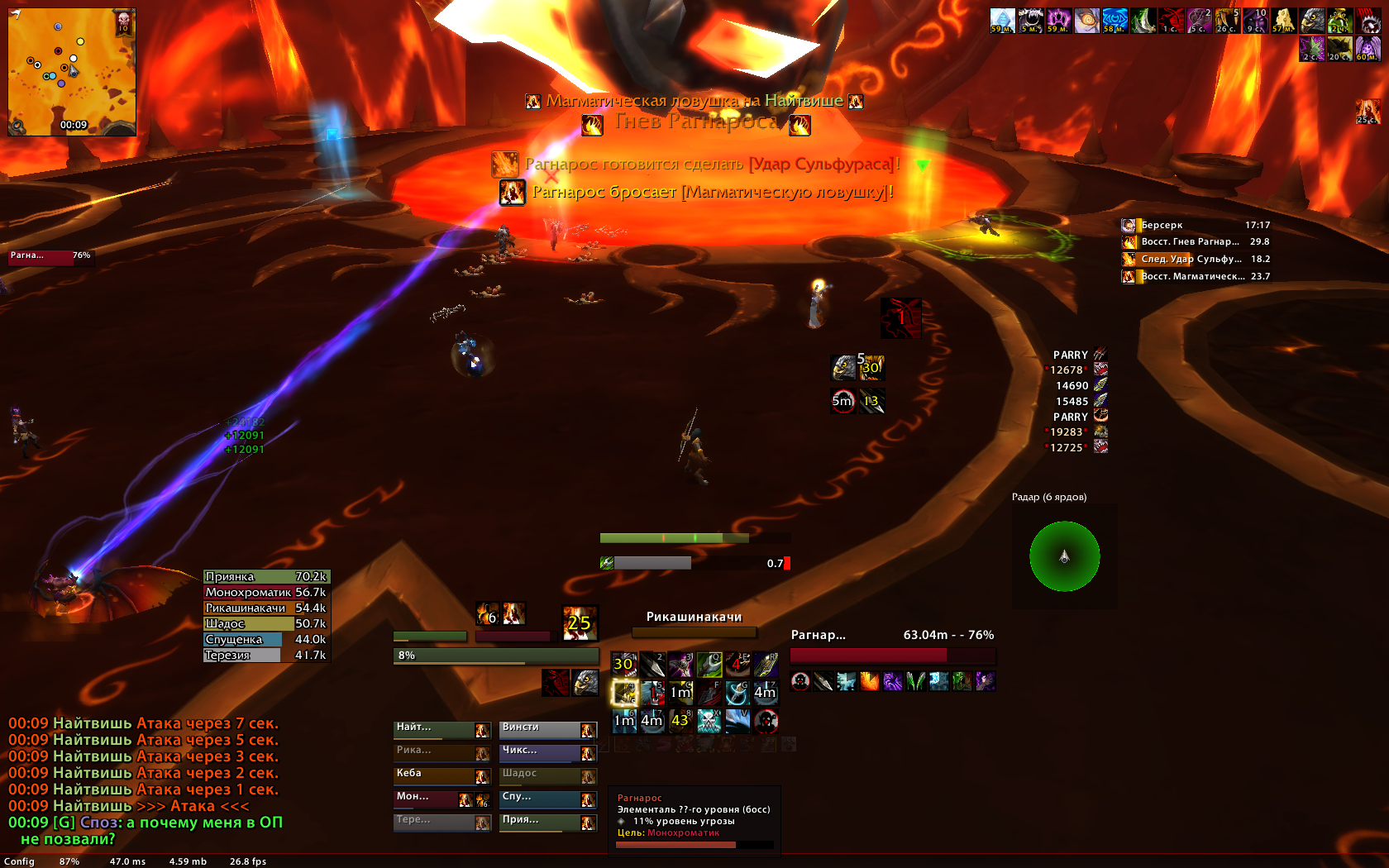Click the small Рагна... 76% boss frame

coord(50,256)
